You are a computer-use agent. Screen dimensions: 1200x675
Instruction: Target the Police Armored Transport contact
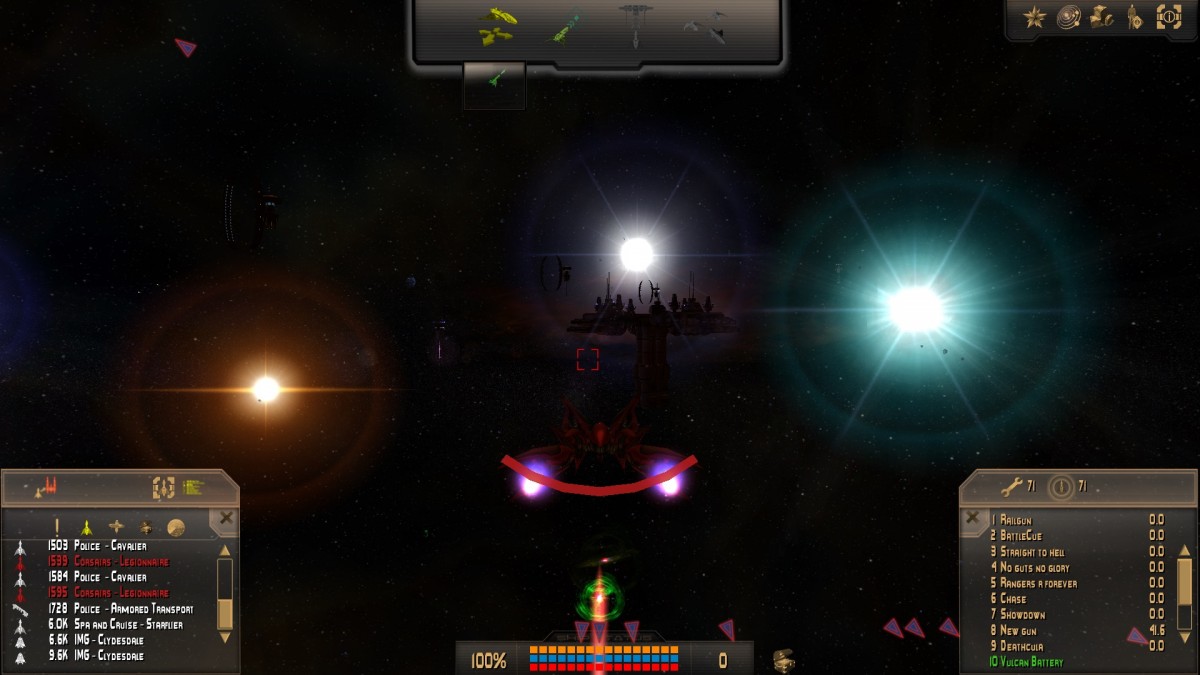click(120, 609)
